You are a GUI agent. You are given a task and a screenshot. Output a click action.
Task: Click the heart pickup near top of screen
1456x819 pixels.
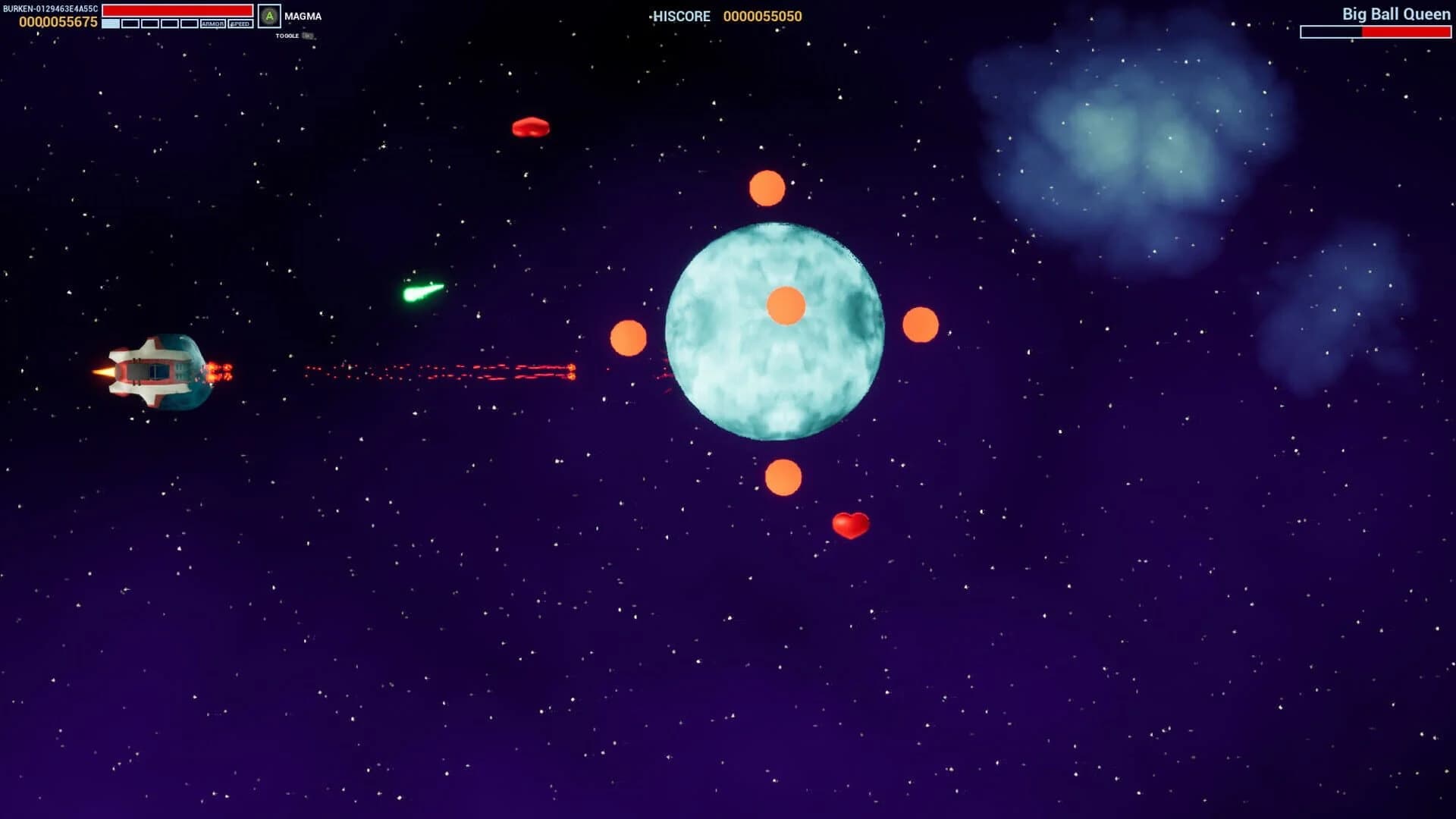point(531,127)
